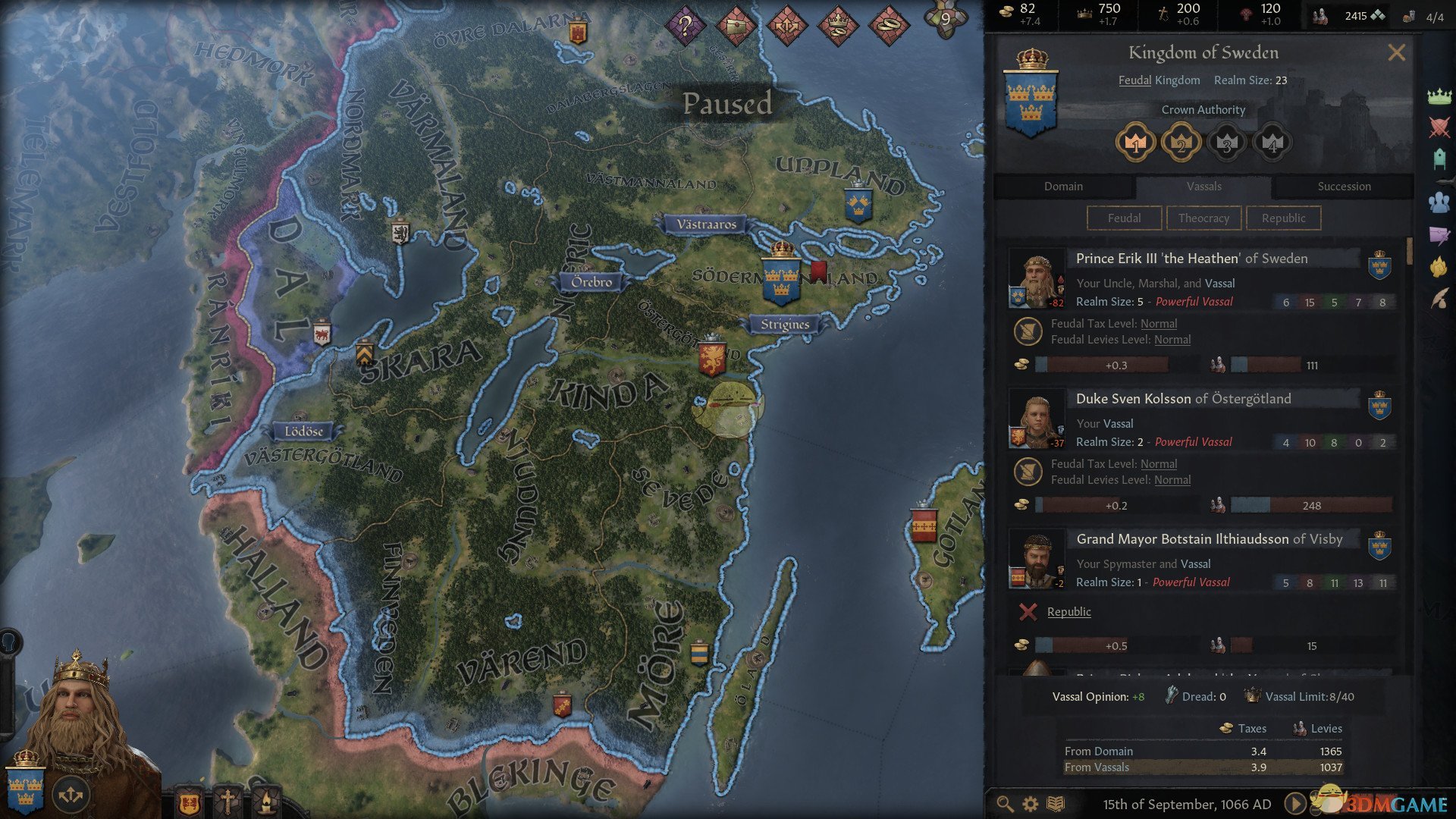Image resolution: width=1456 pixels, height=819 pixels.
Task: Filter vassals by Feudal
Action: click(x=1124, y=218)
